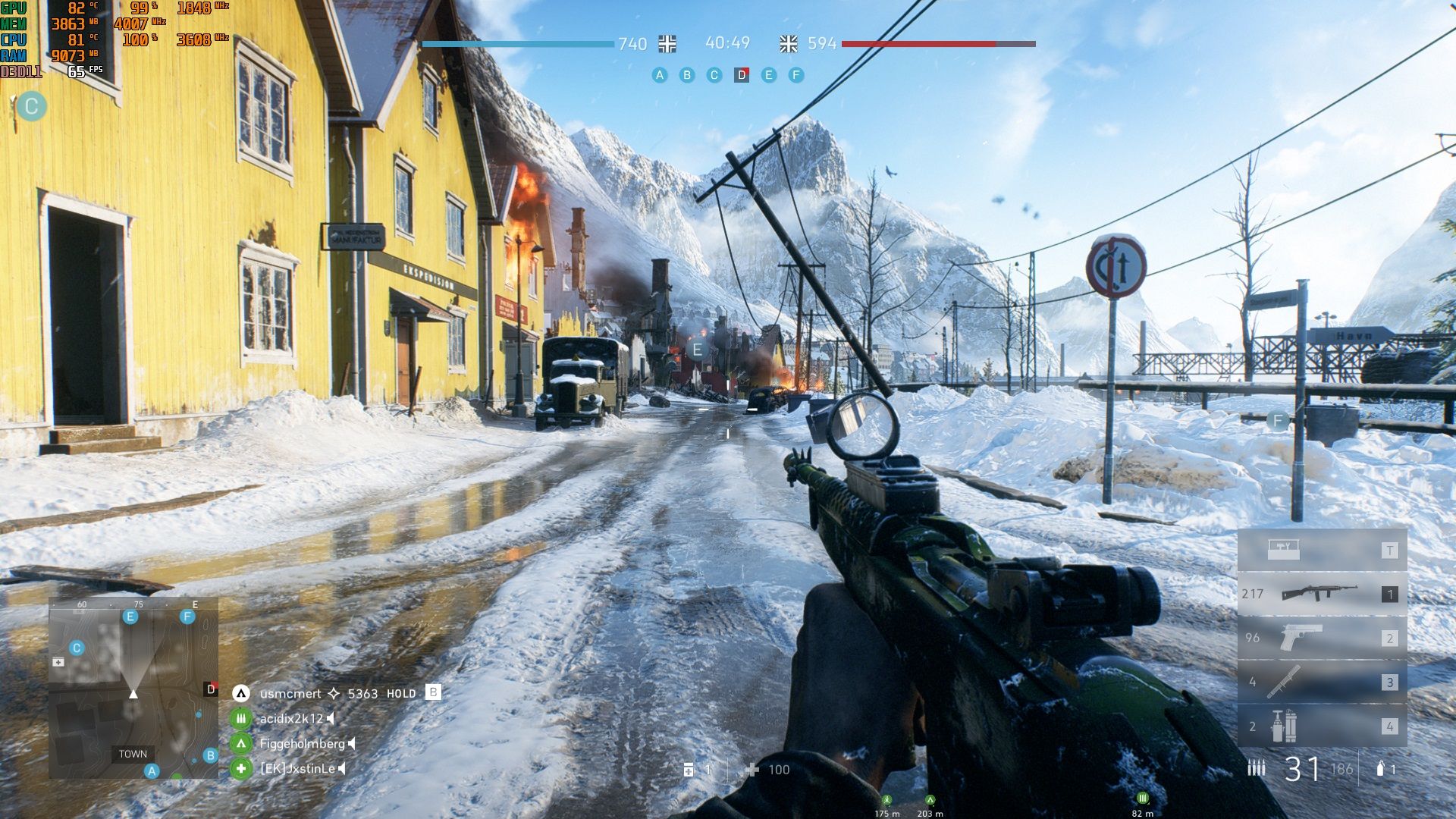
Task: Click the British flag team icon
Action: 789,44
